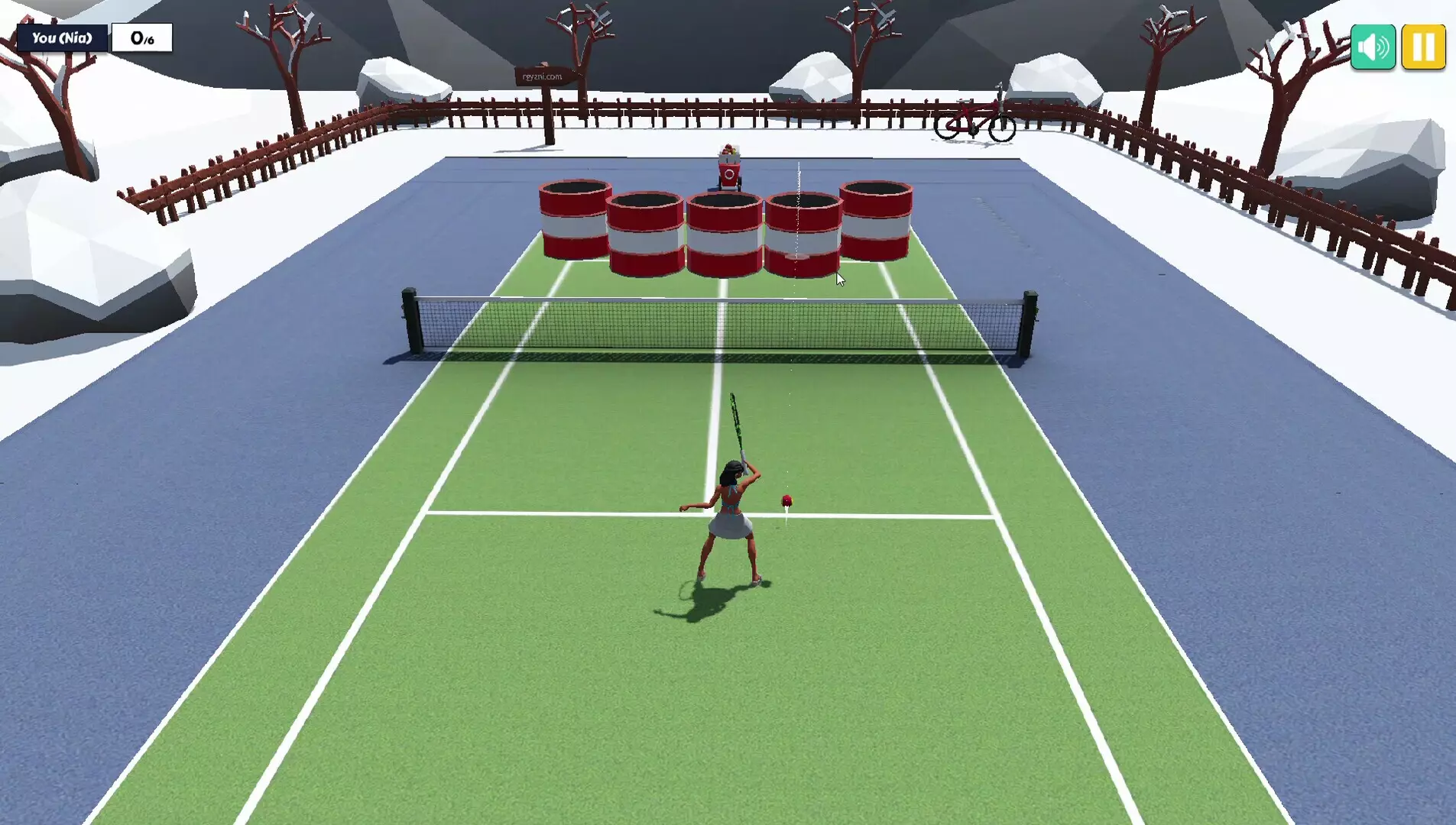Click the second barrel from the left
The image size is (1456, 825).
coord(646,233)
